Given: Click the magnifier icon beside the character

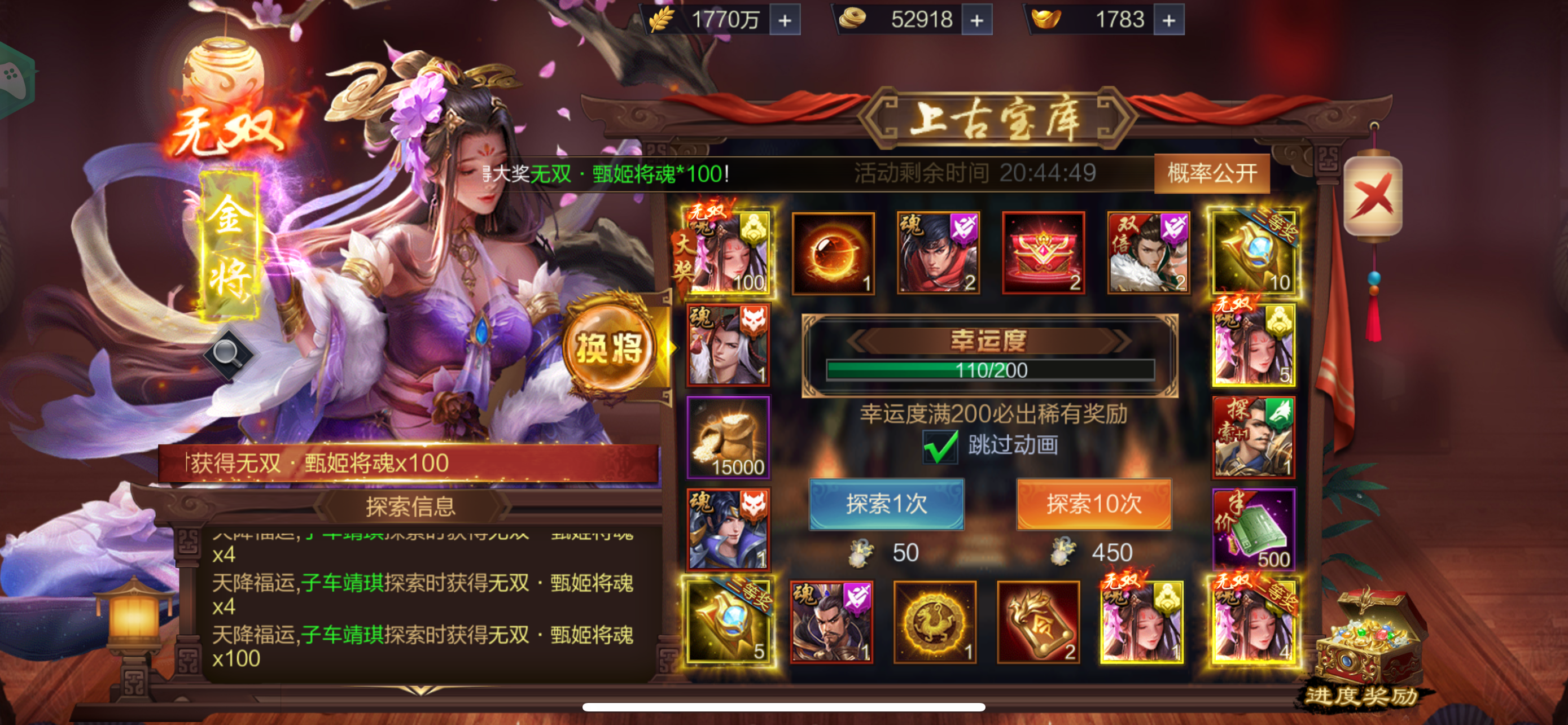Looking at the screenshot, I should pyautogui.click(x=227, y=352).
